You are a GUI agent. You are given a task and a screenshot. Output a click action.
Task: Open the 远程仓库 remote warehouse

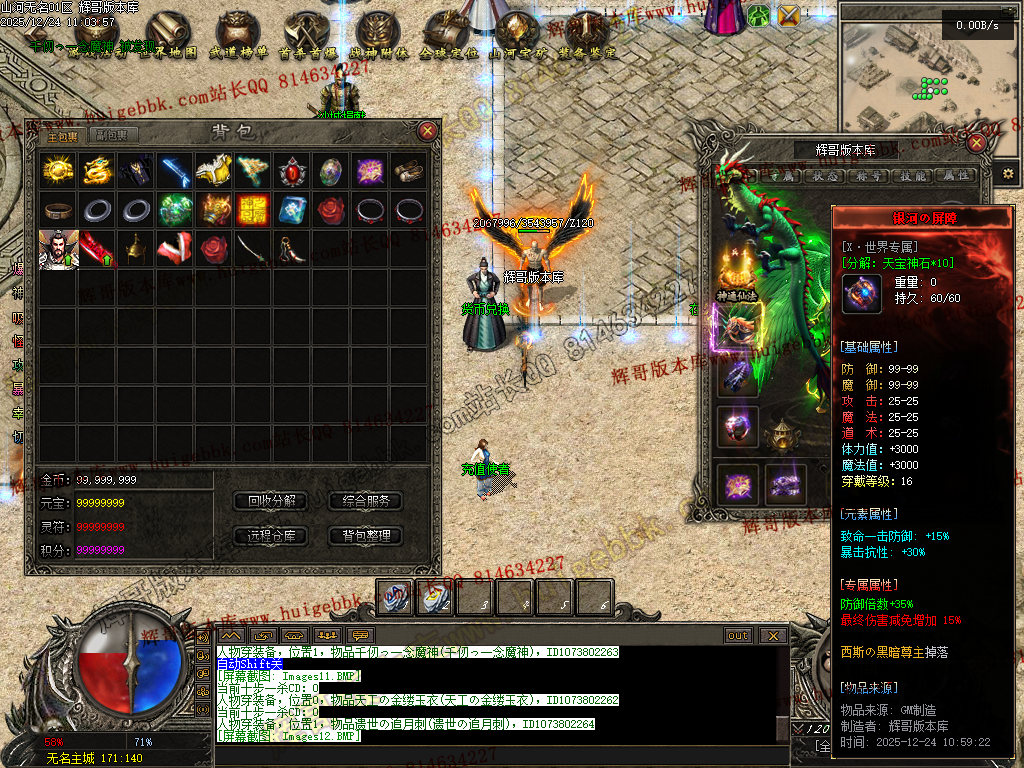click(270, 536)
